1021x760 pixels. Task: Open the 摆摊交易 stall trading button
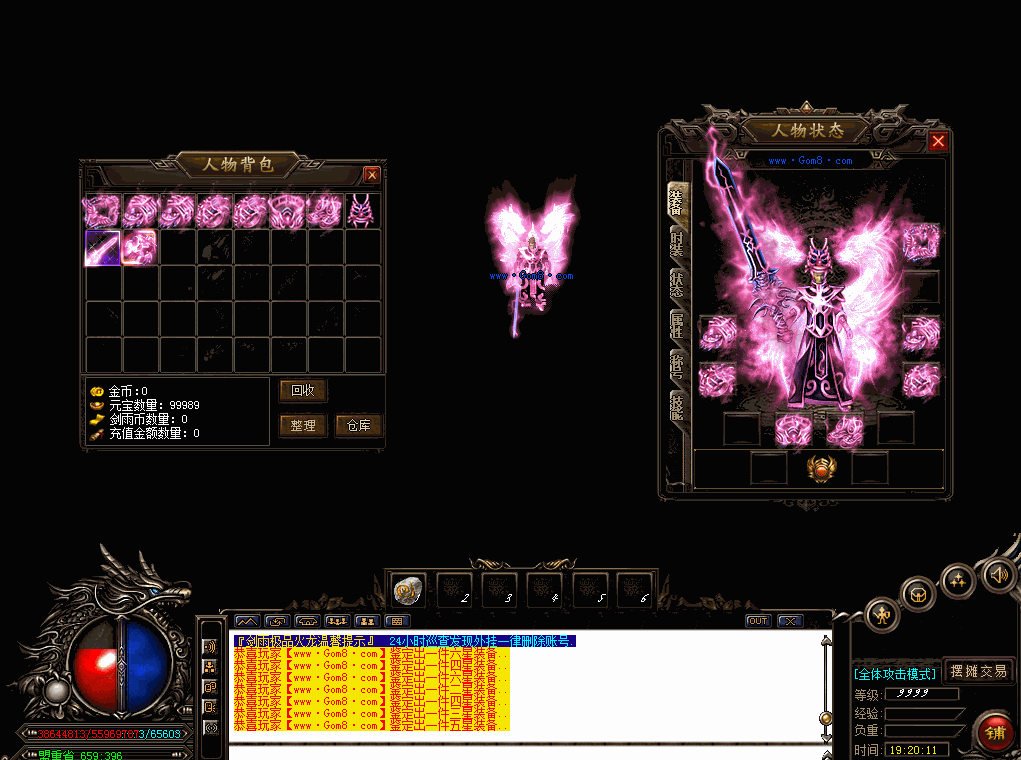point(979,671)
